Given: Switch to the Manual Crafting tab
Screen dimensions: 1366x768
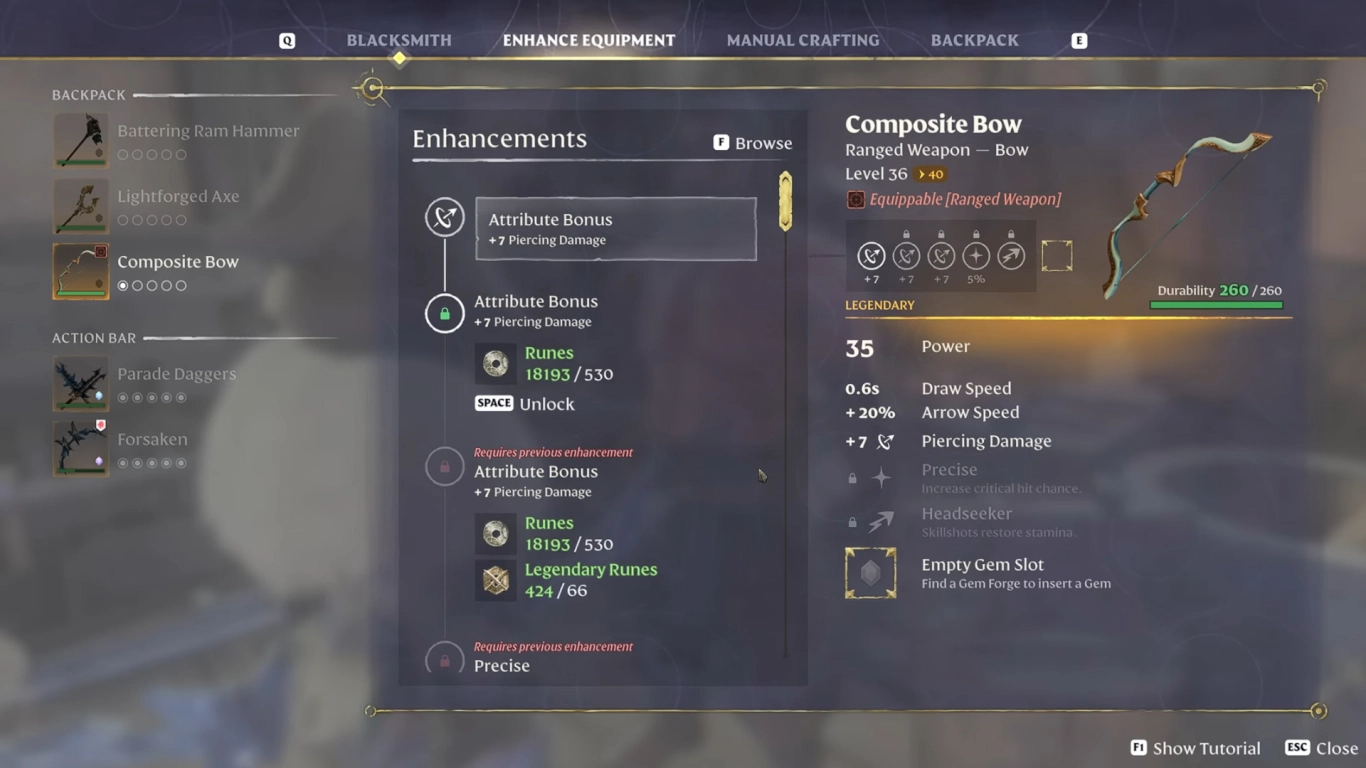Looking at the screenshot, I should pos(802,40).
